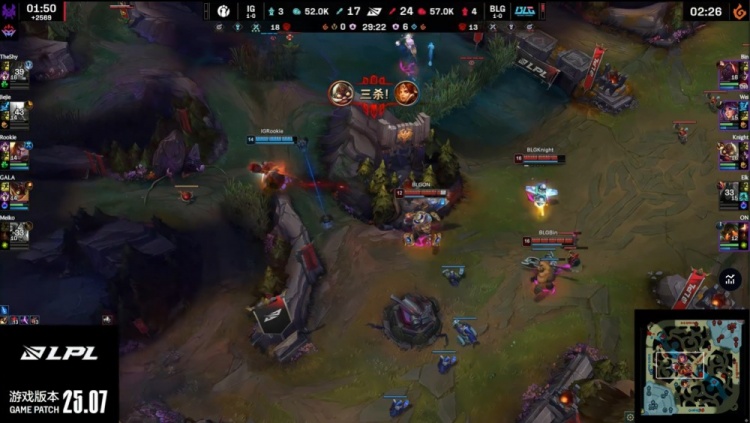Select TheShy's champion portrait
This screenshot has width=750, height=423.
pos(17,73)
